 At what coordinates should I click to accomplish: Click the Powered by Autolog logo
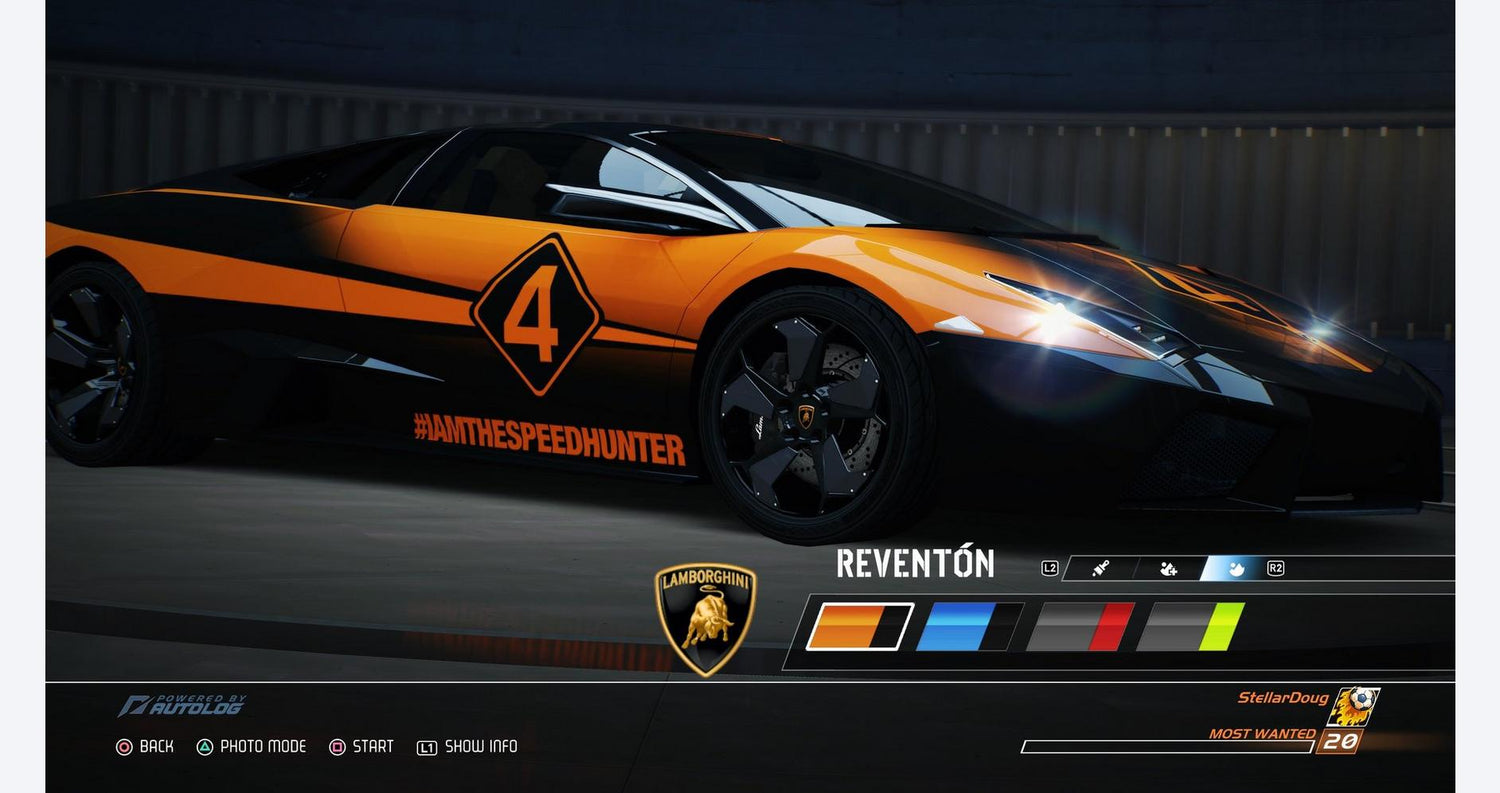(181, 706)
